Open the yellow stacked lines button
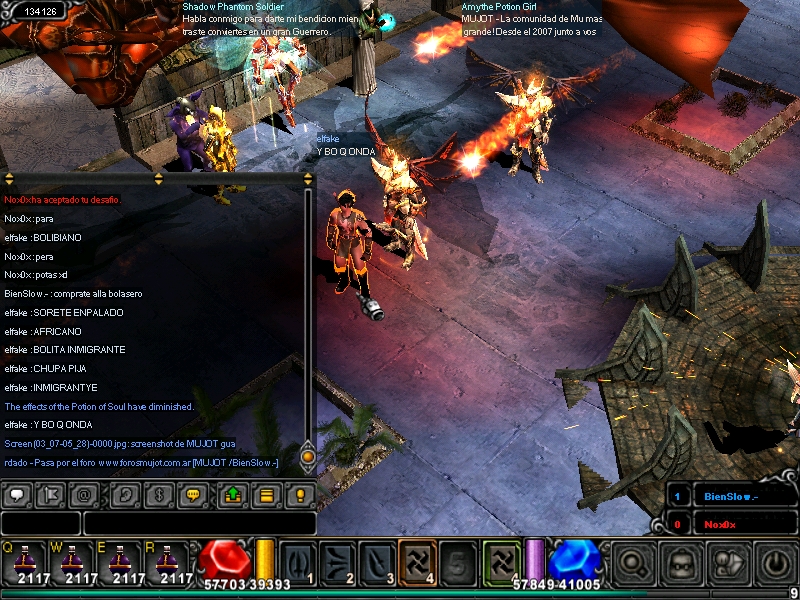Viewport: 800px width, 600px height. [x=266, y=494]
